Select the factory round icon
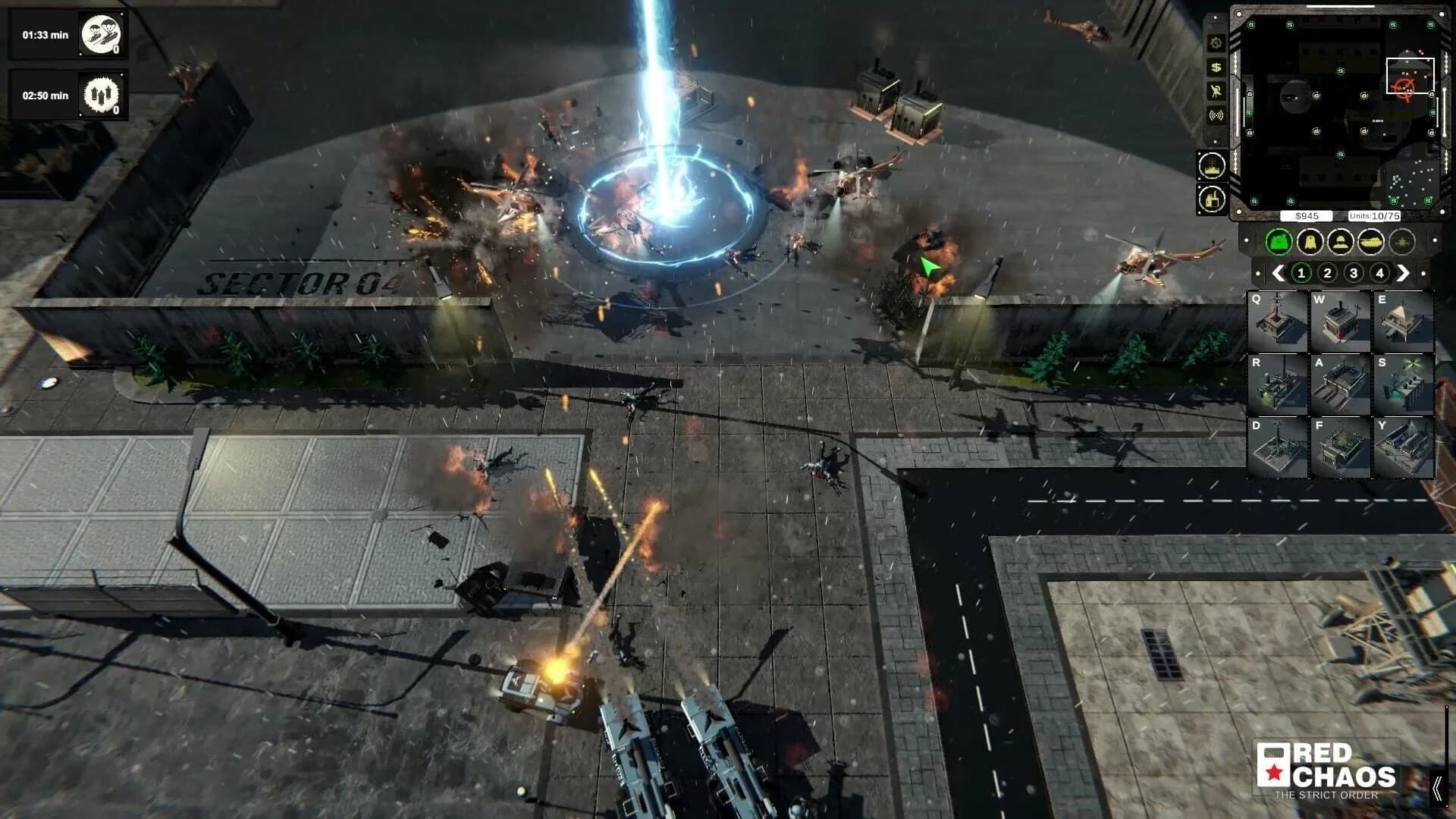The width and height of the screenshot is (1456, 819). coord(1211,199)
